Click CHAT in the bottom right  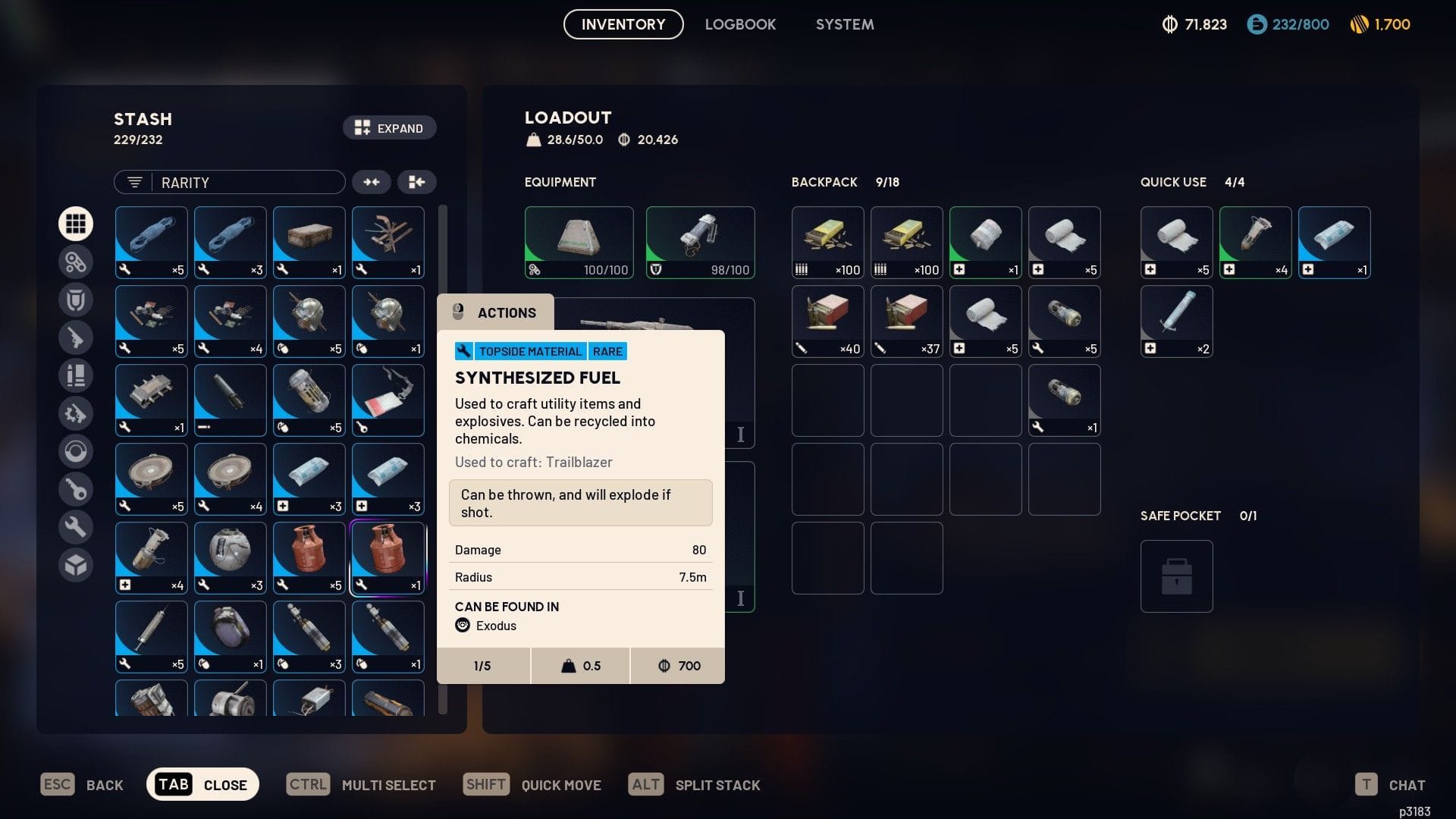(1407, 784)
